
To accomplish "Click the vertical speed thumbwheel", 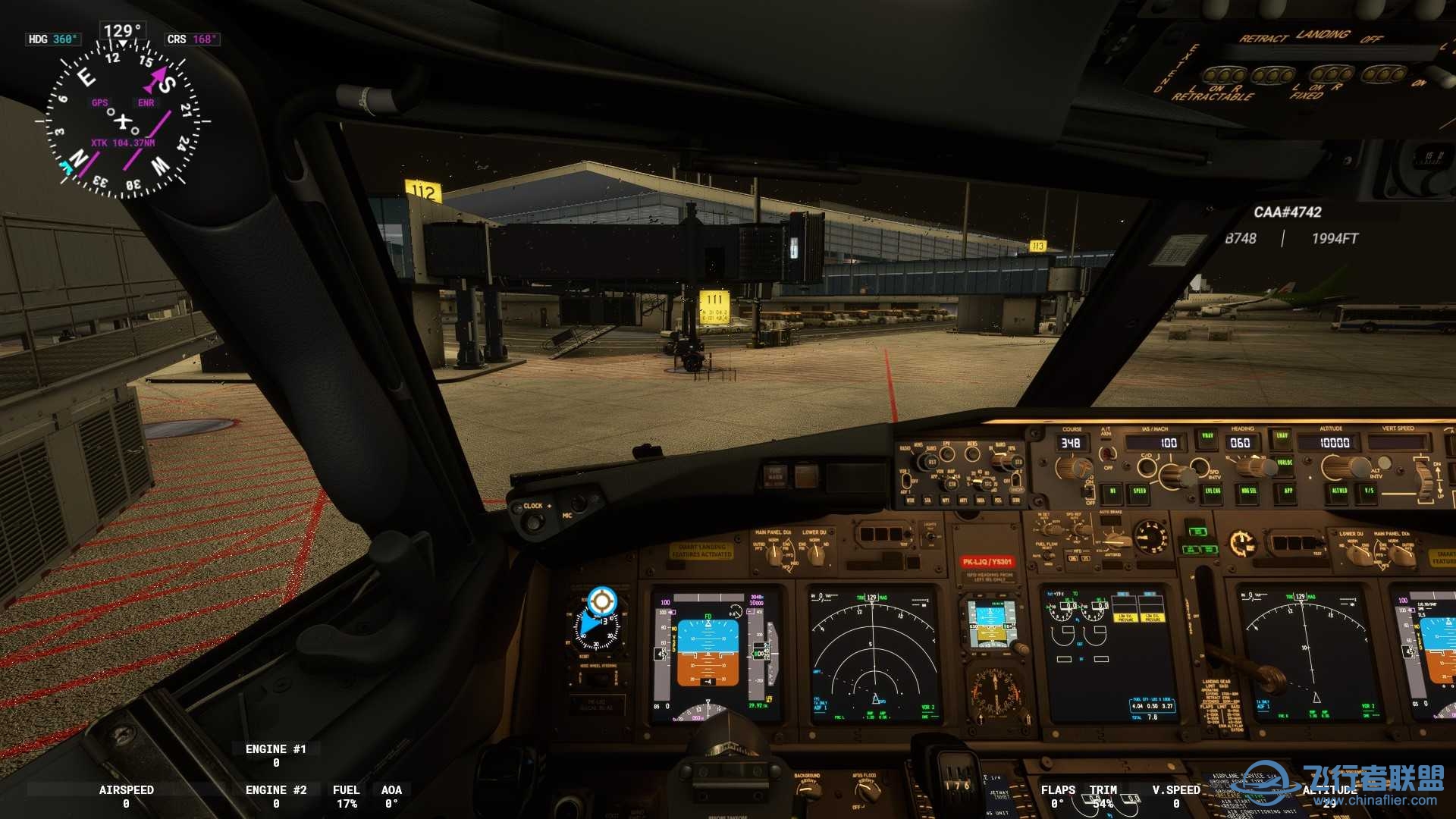I will pos(1423,479).
